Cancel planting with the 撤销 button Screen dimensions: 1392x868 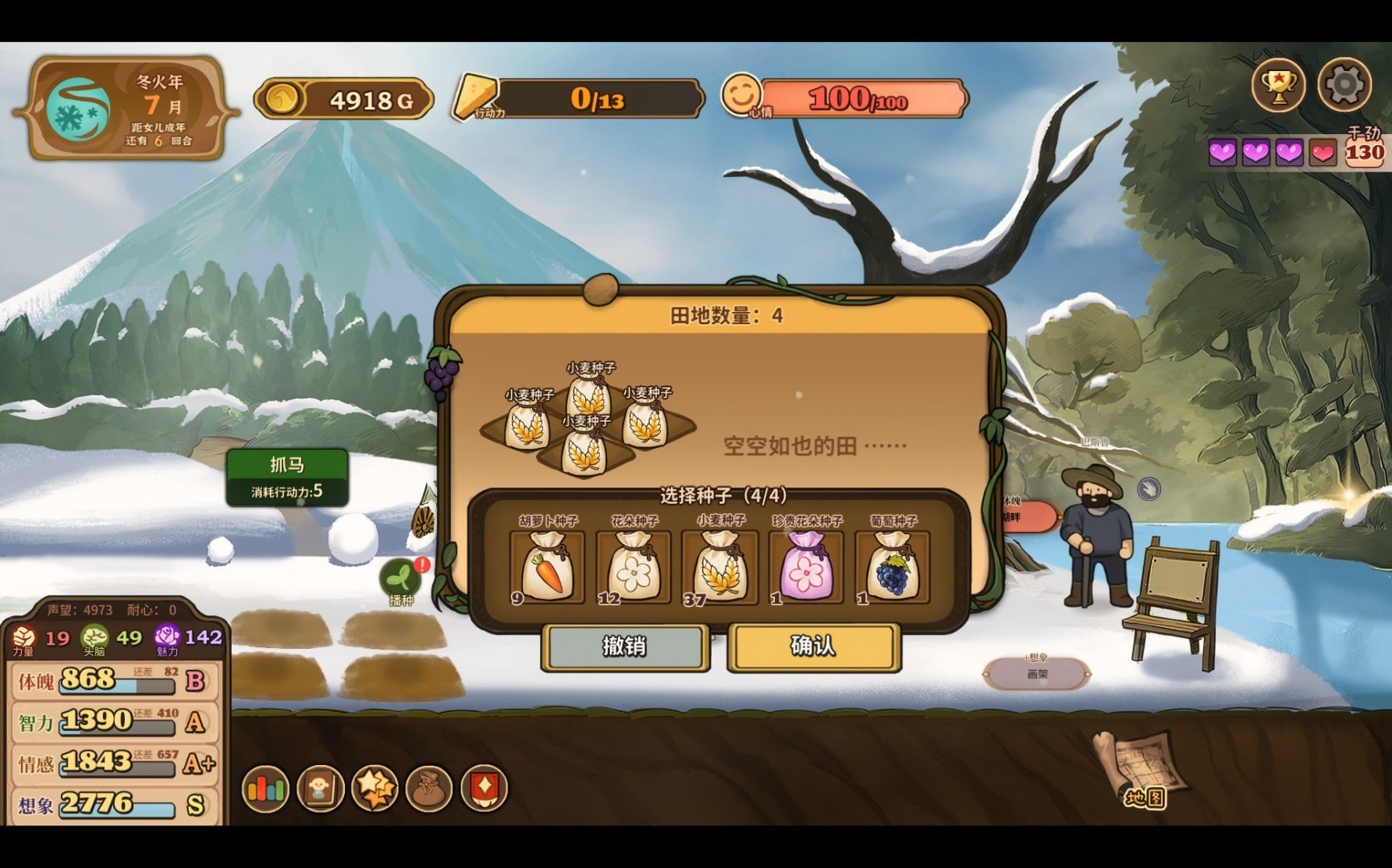pyautogui.click(x=625, y=647)
